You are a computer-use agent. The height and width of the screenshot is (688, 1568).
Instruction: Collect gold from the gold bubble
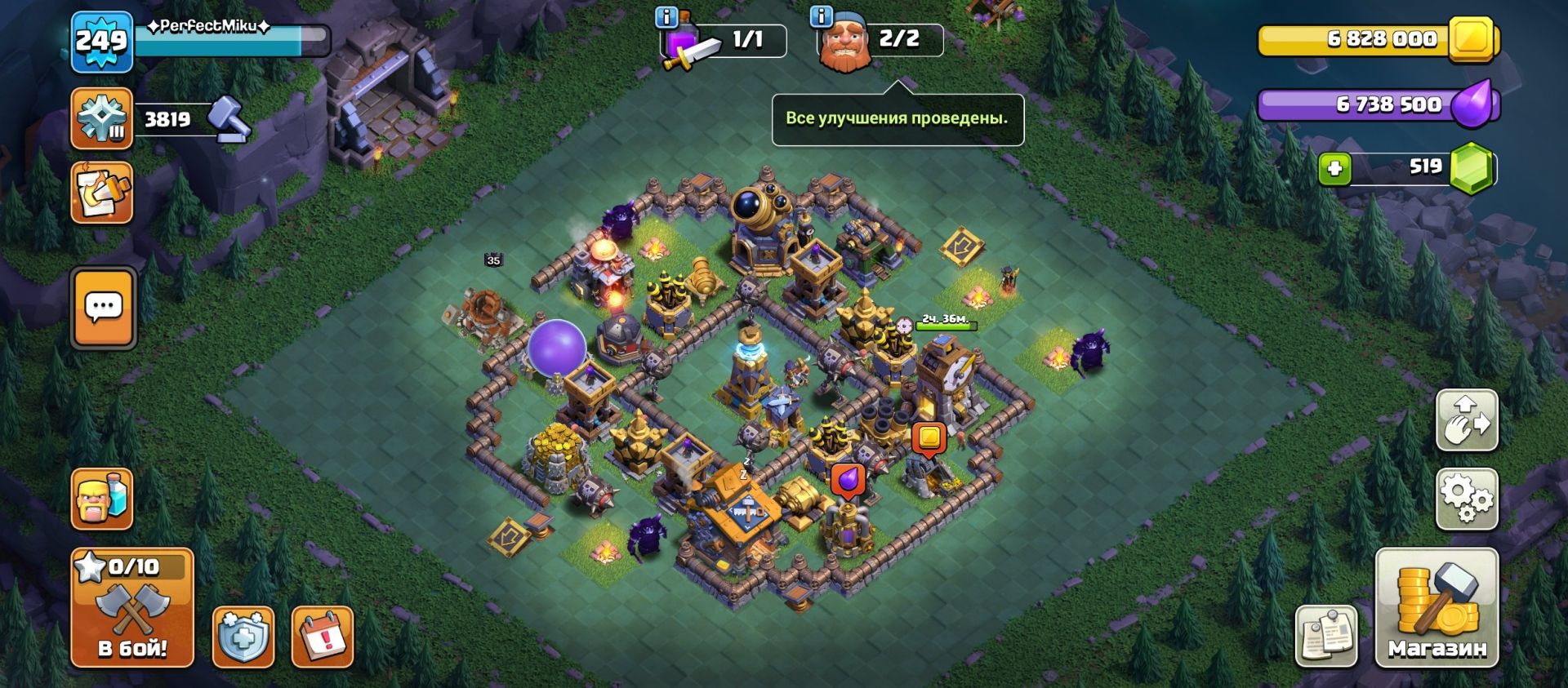pyautogui.click(x=929, y=437)
